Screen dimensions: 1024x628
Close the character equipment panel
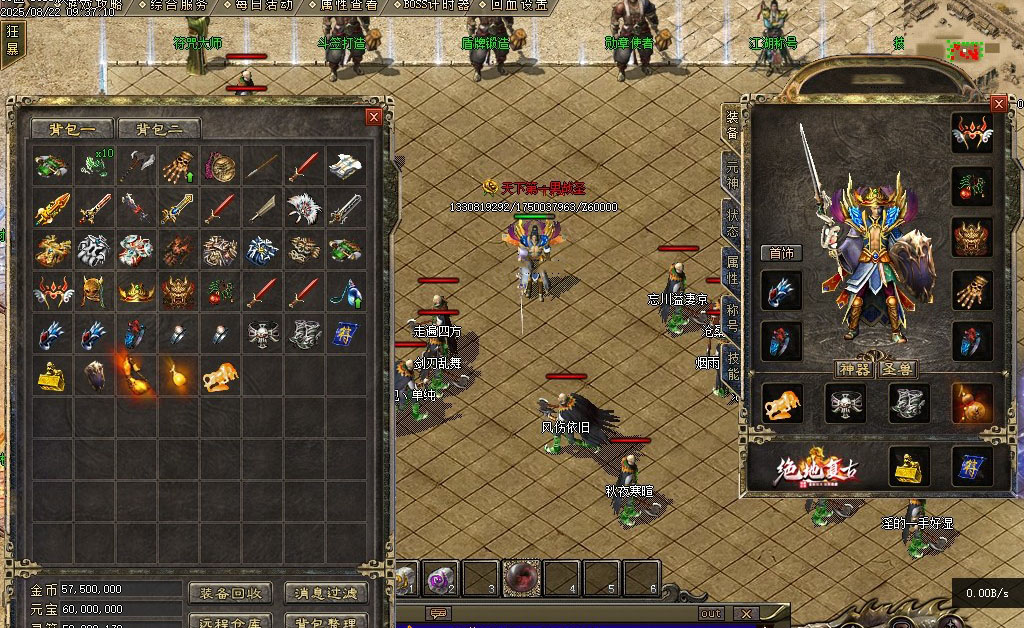(x=998, y=103)
